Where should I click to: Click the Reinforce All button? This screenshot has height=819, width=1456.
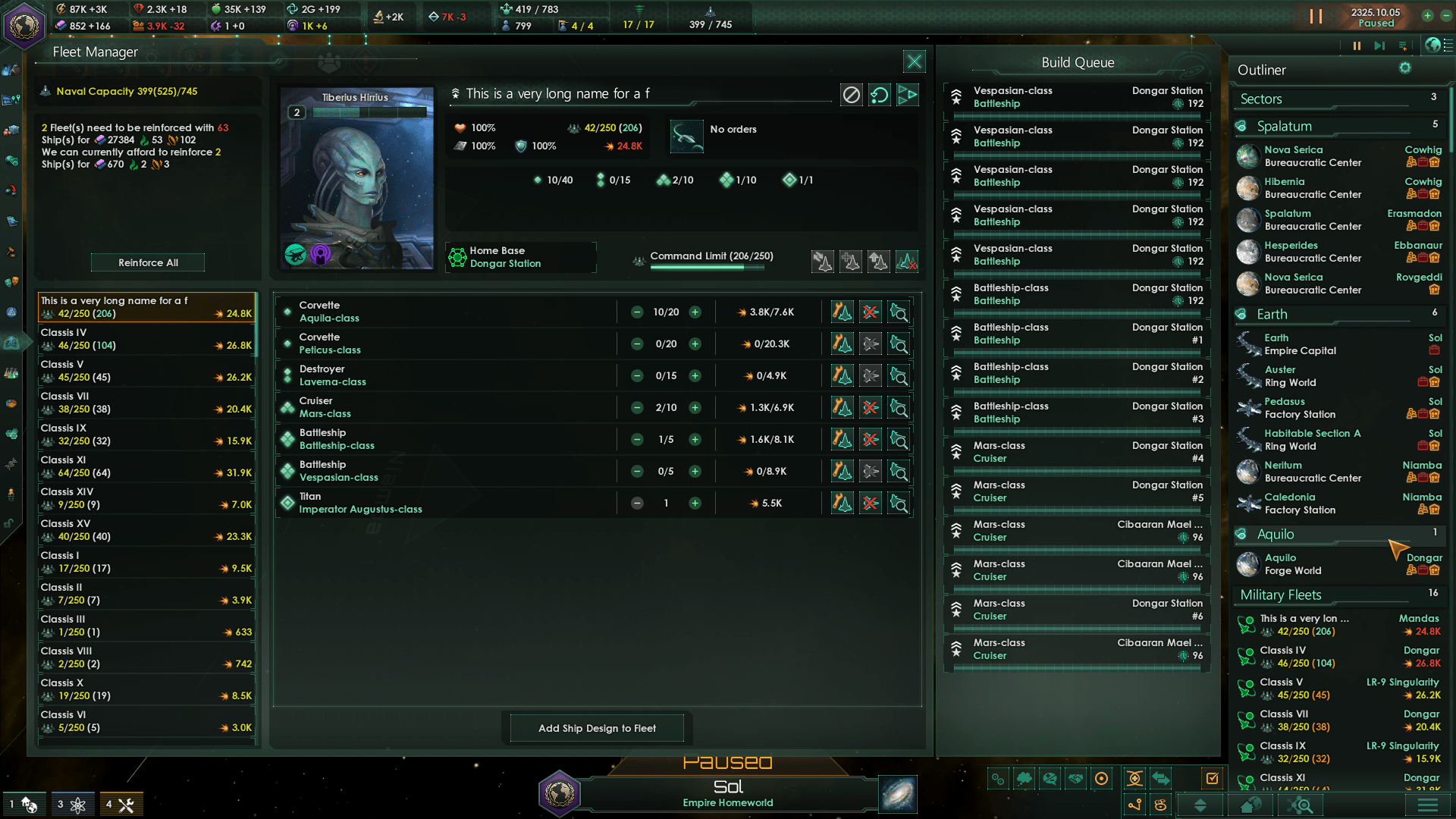(148, 262)
